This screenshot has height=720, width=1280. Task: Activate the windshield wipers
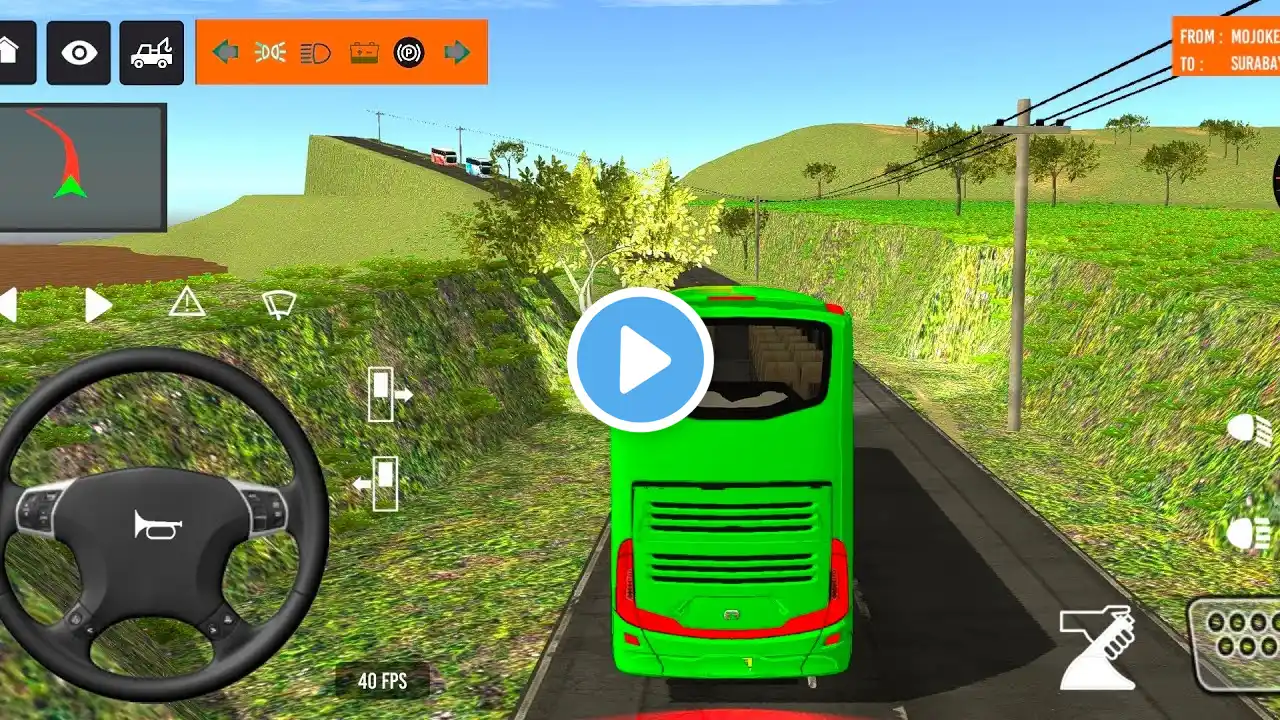coord(279,303)
